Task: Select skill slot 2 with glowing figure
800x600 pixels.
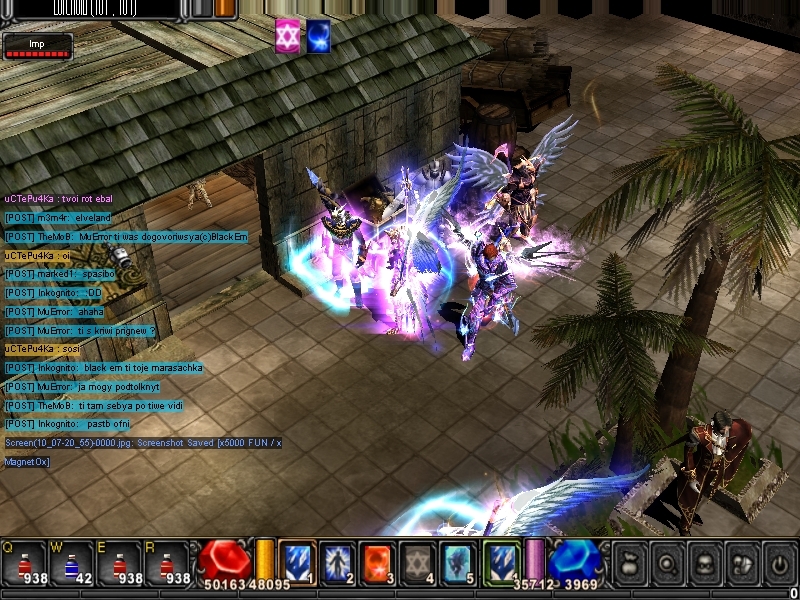Action: [x=337, y=561]
